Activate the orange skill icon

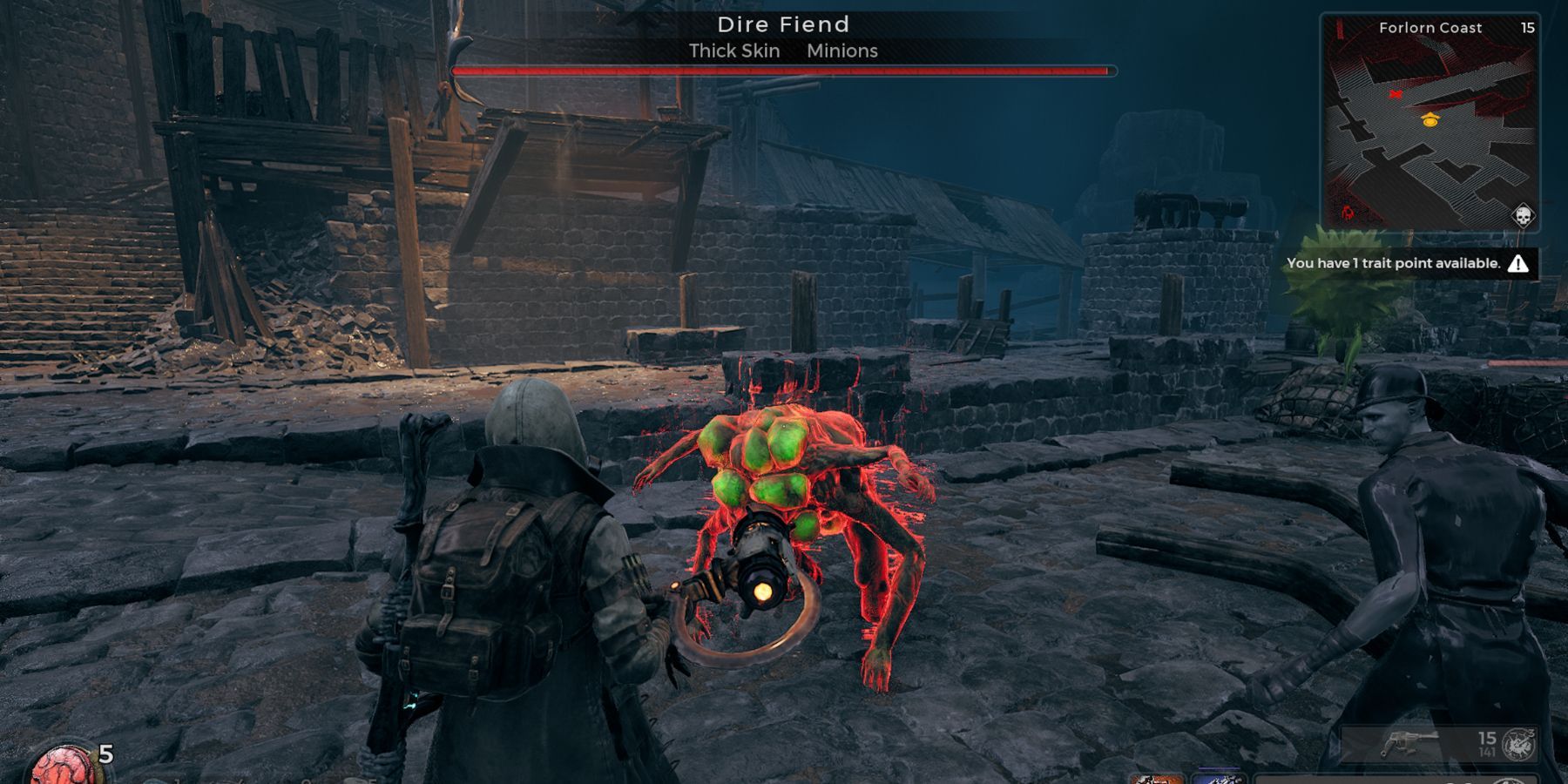pos(1156,778)
